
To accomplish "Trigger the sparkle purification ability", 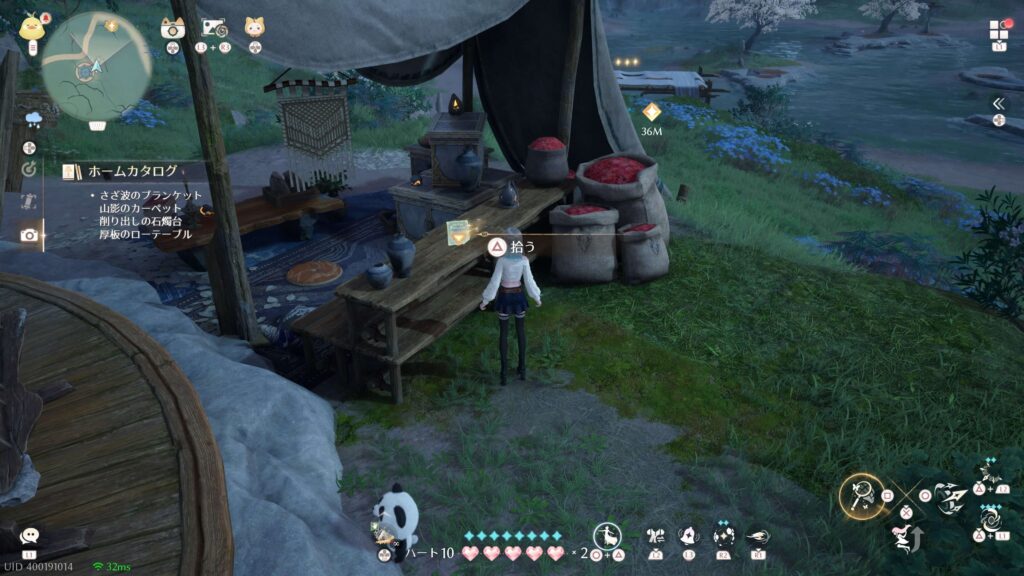I will click(722, 537).
